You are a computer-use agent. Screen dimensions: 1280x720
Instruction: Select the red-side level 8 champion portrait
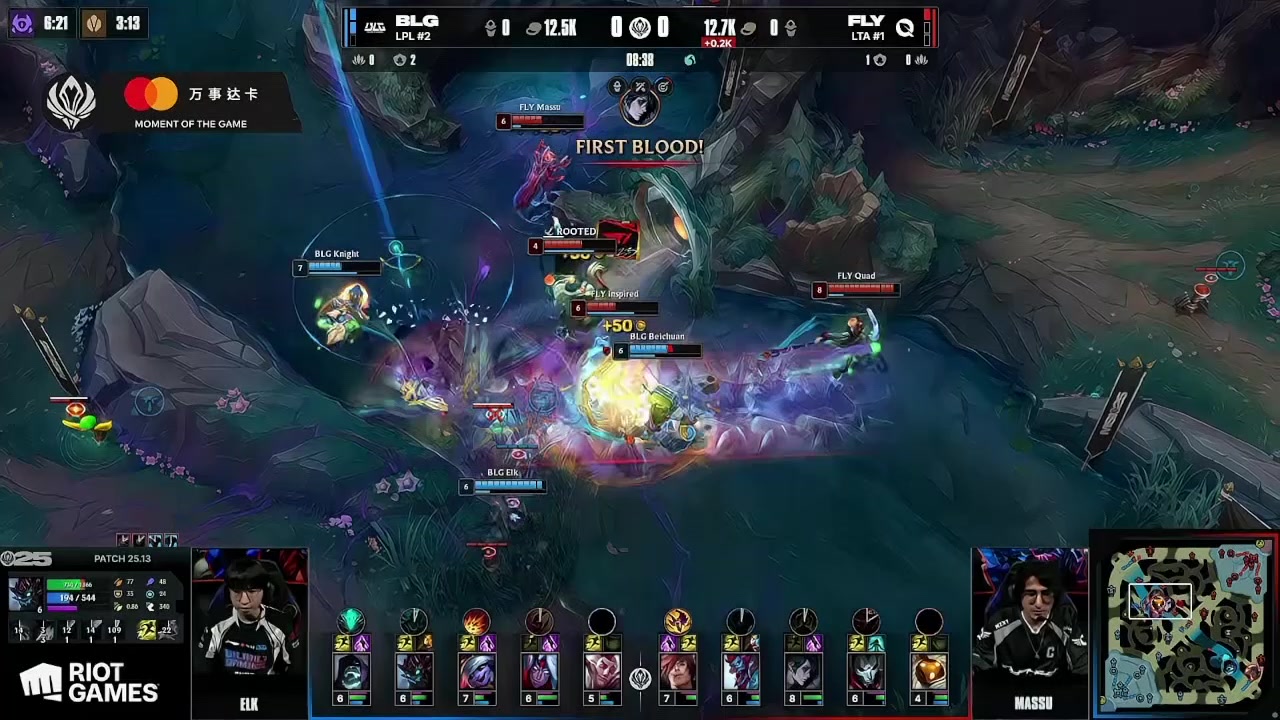pos(803,669)
